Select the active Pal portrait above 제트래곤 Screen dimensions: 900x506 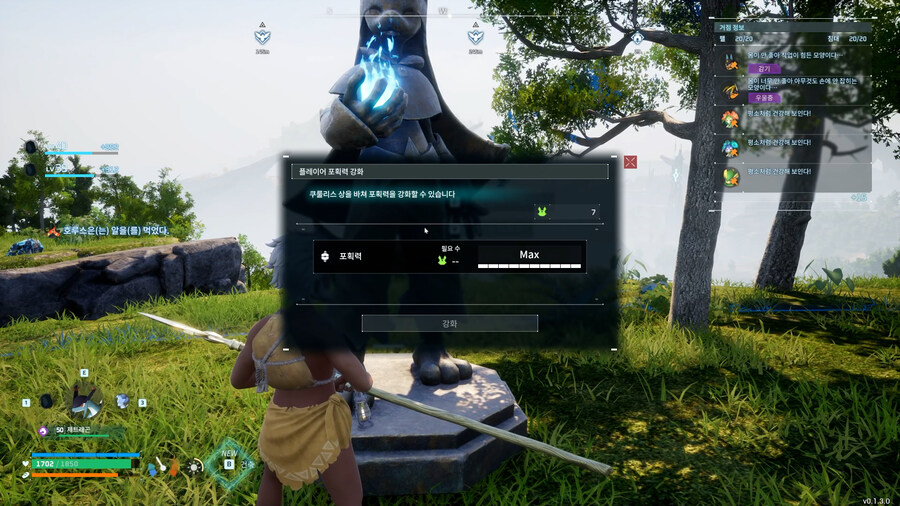pyautogui.click(x=84, y=402)
